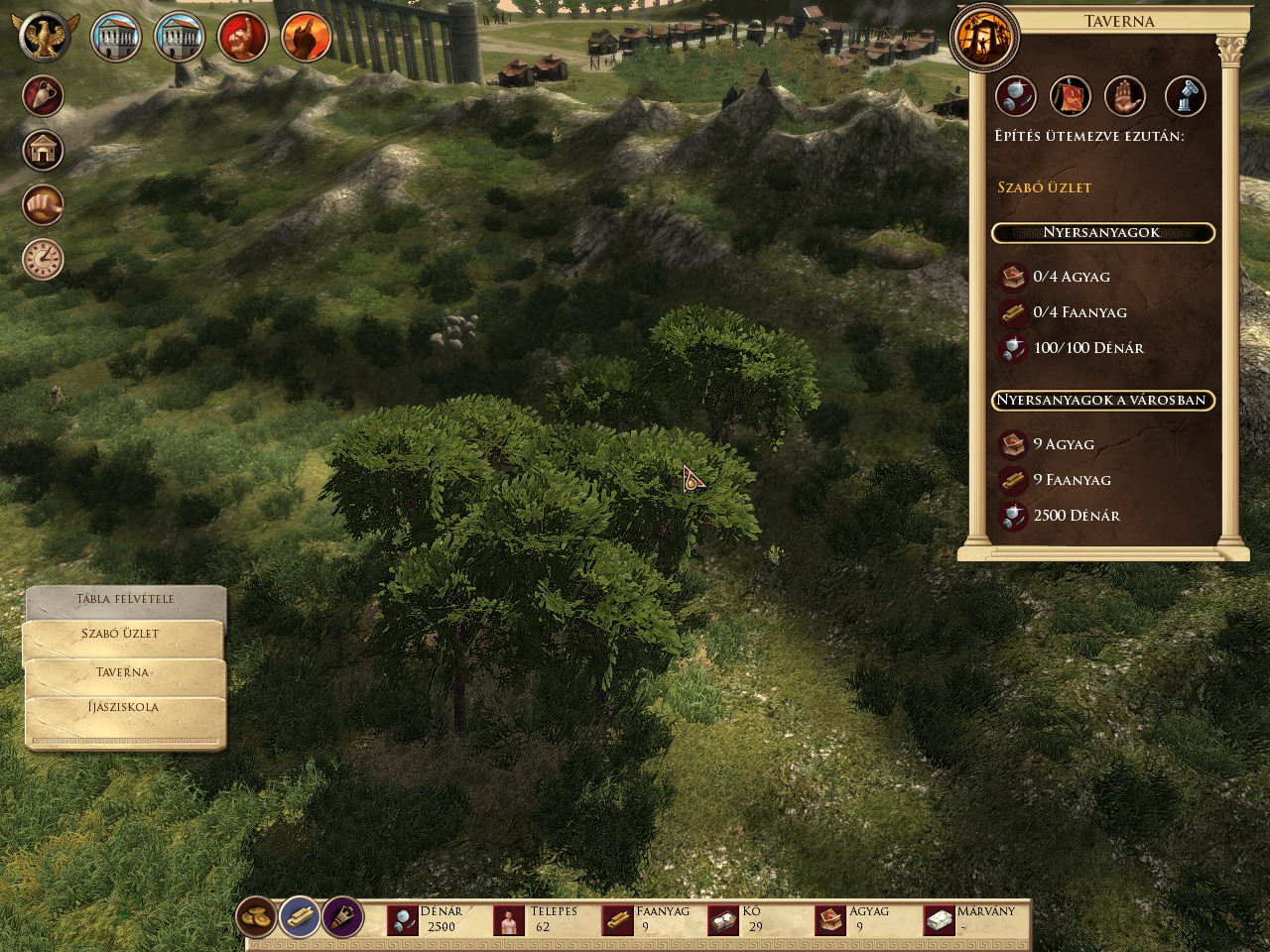1270x952 pixels.
Task: Select Szabó üzlet from the build list
Action: coord(121,634)
